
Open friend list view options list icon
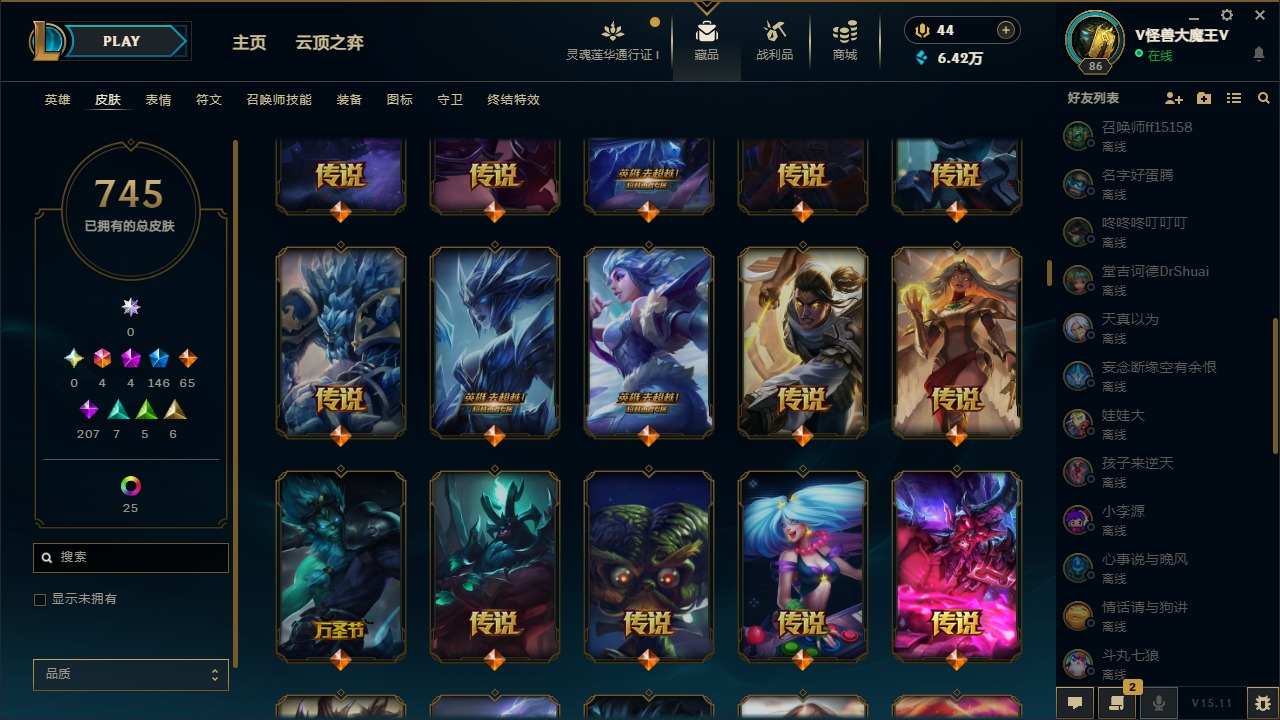coord(1234,98)
